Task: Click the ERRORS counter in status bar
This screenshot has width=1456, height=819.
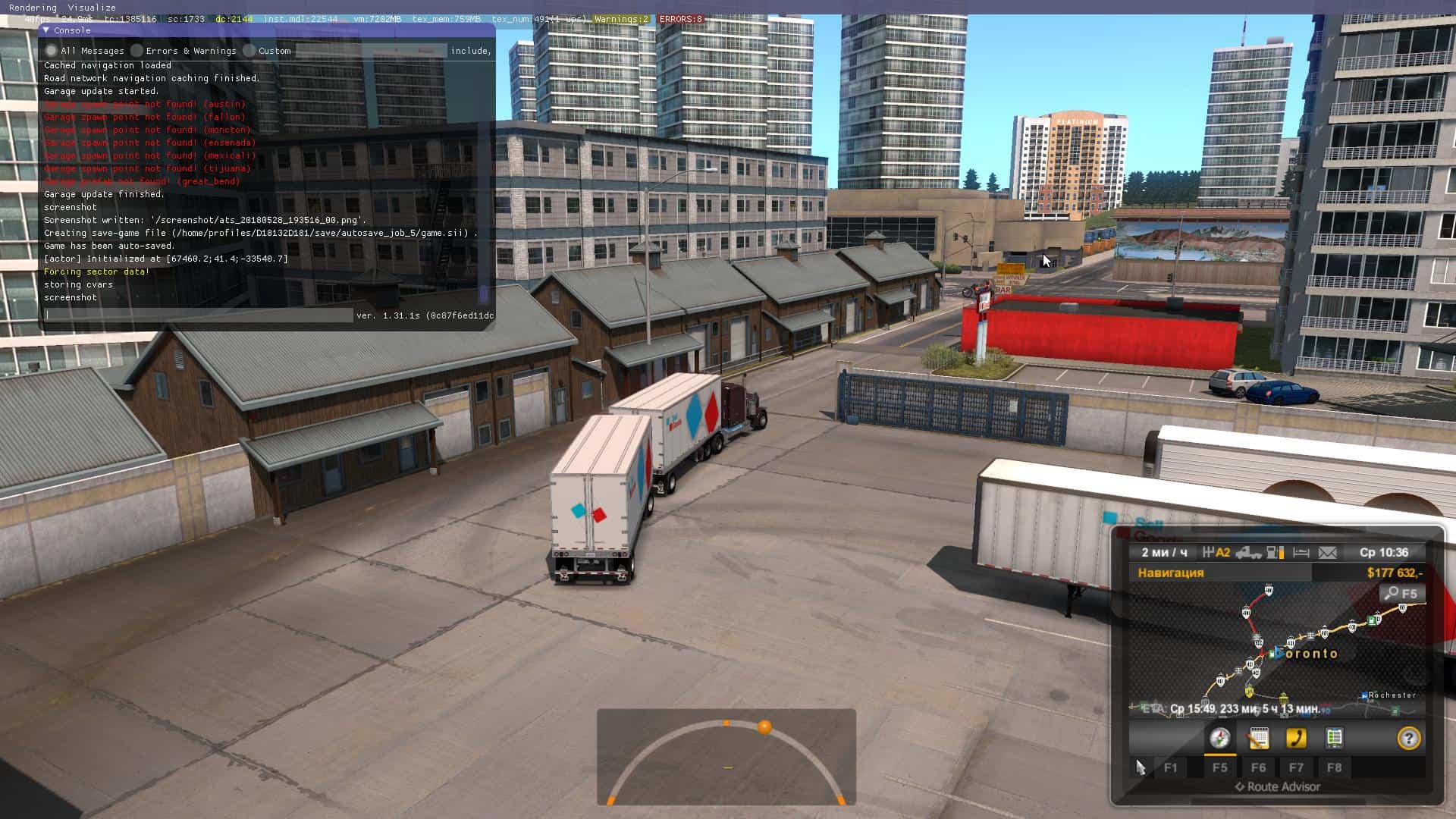Action: (x=680, y=19)
